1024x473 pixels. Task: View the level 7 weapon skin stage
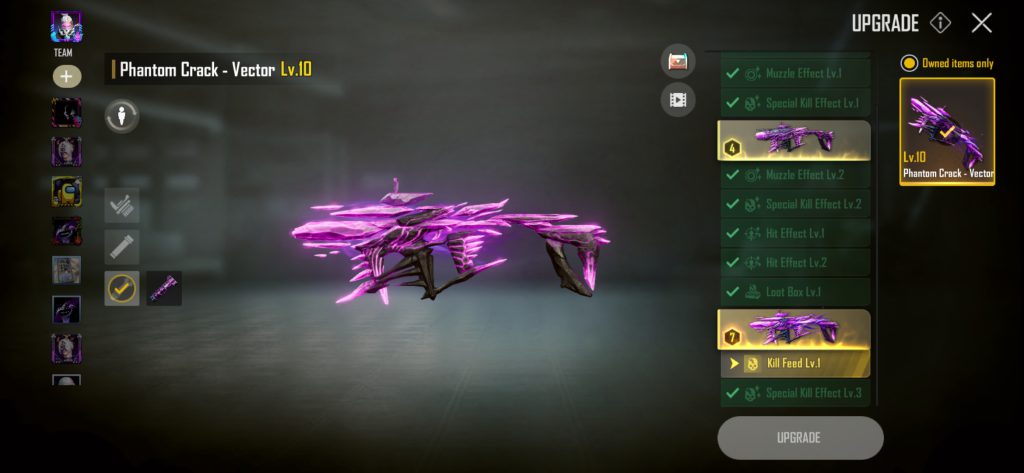click(x=794, y=330)
